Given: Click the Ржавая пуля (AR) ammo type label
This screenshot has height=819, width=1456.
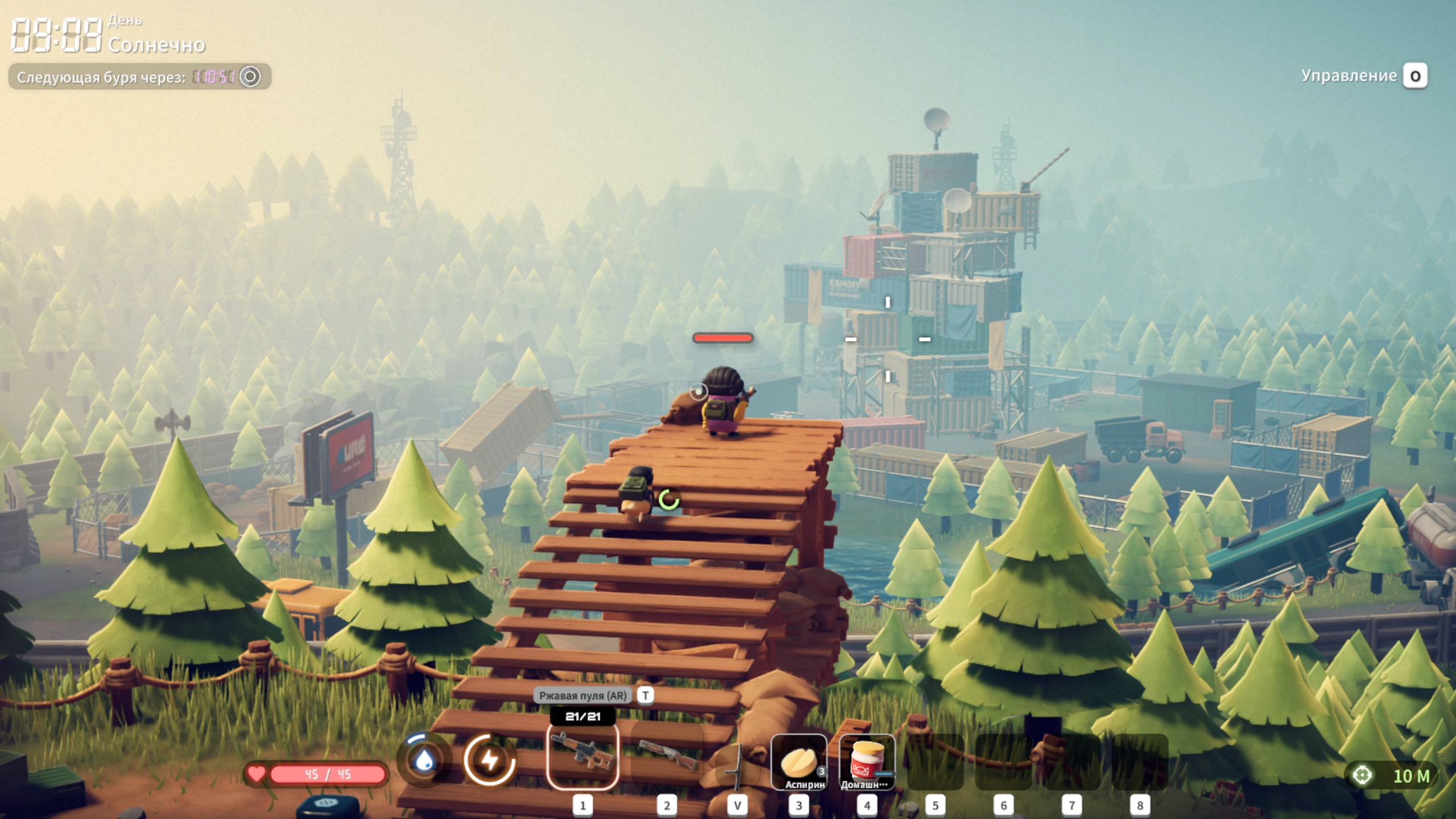Looking at the screenshot, I should pos(583,696).
